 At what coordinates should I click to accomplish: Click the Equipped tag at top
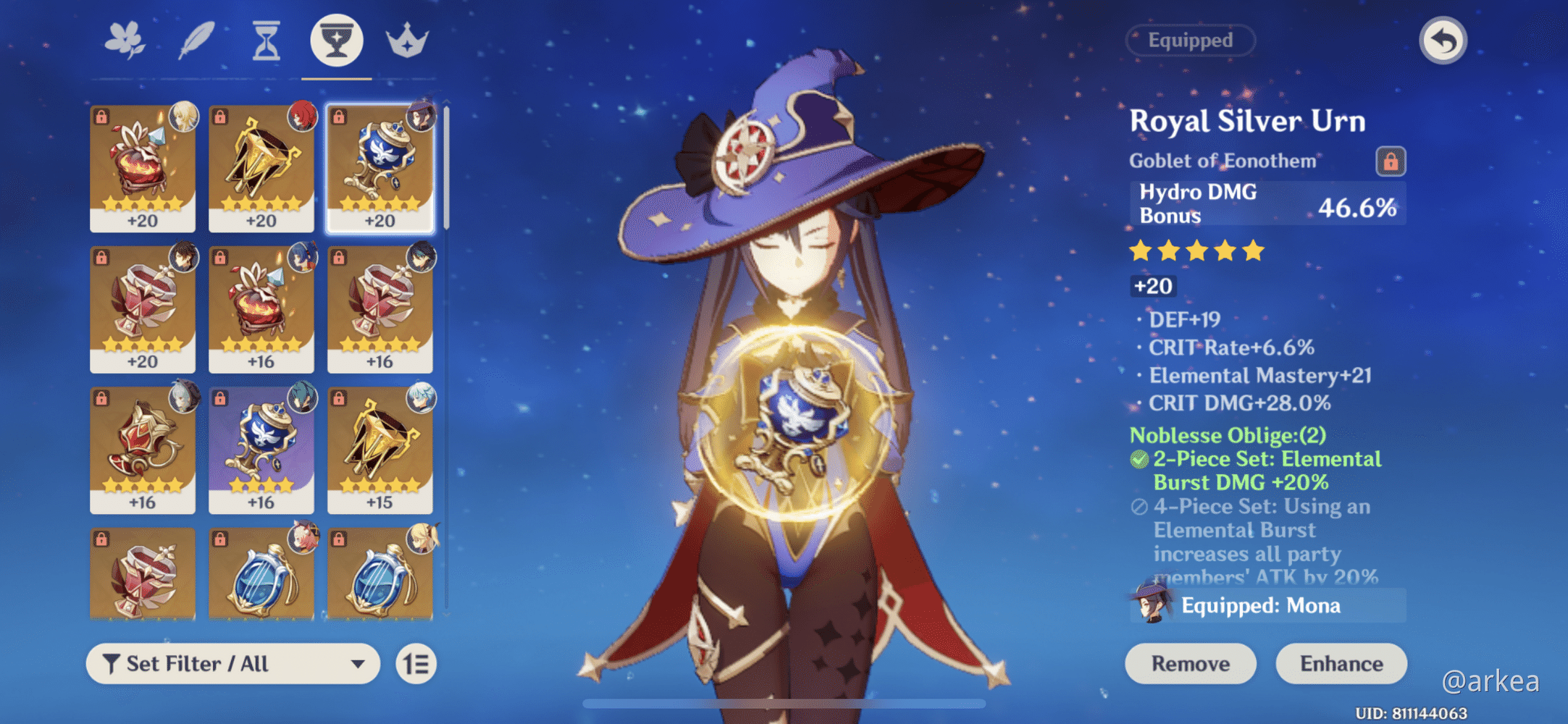coord(1190,41)
